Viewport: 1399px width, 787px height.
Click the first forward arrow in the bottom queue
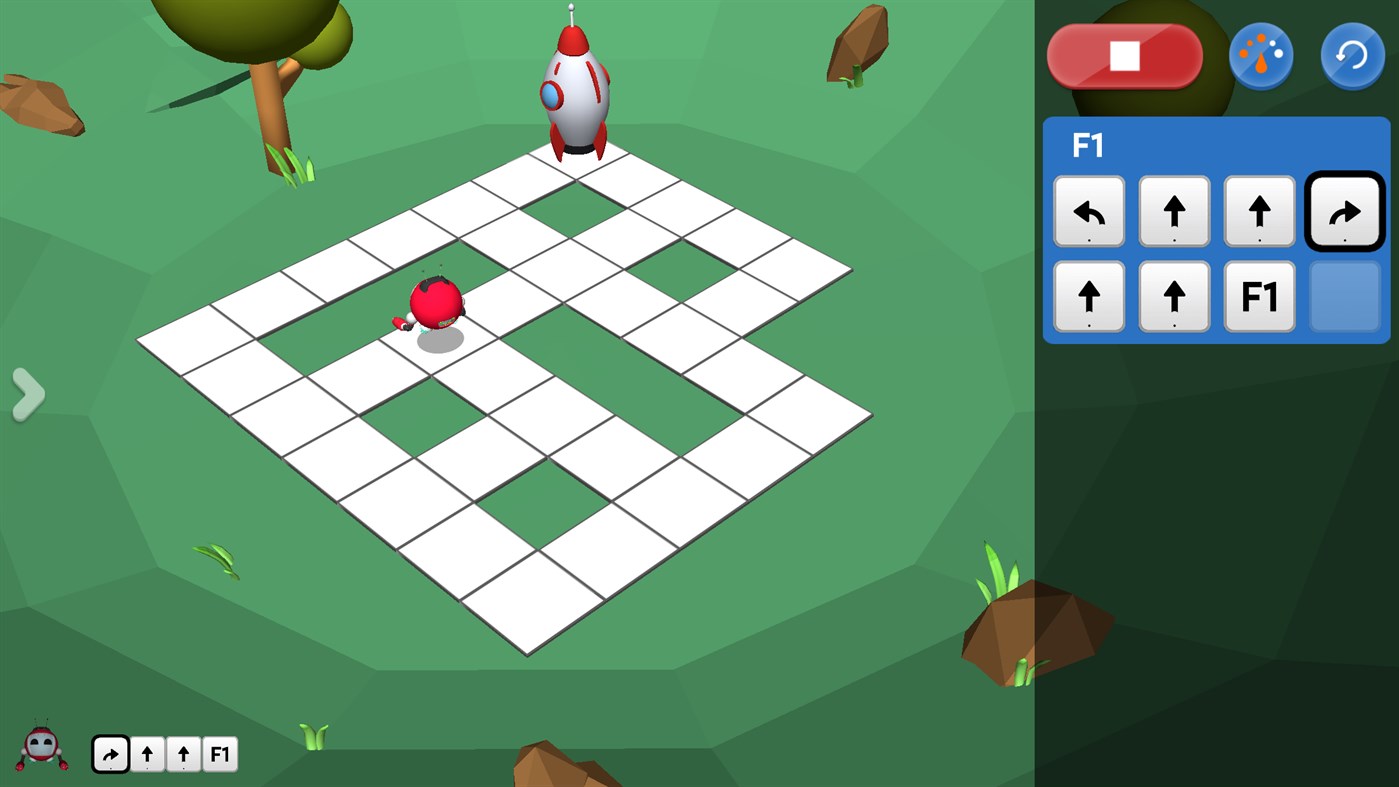point(147,754)
